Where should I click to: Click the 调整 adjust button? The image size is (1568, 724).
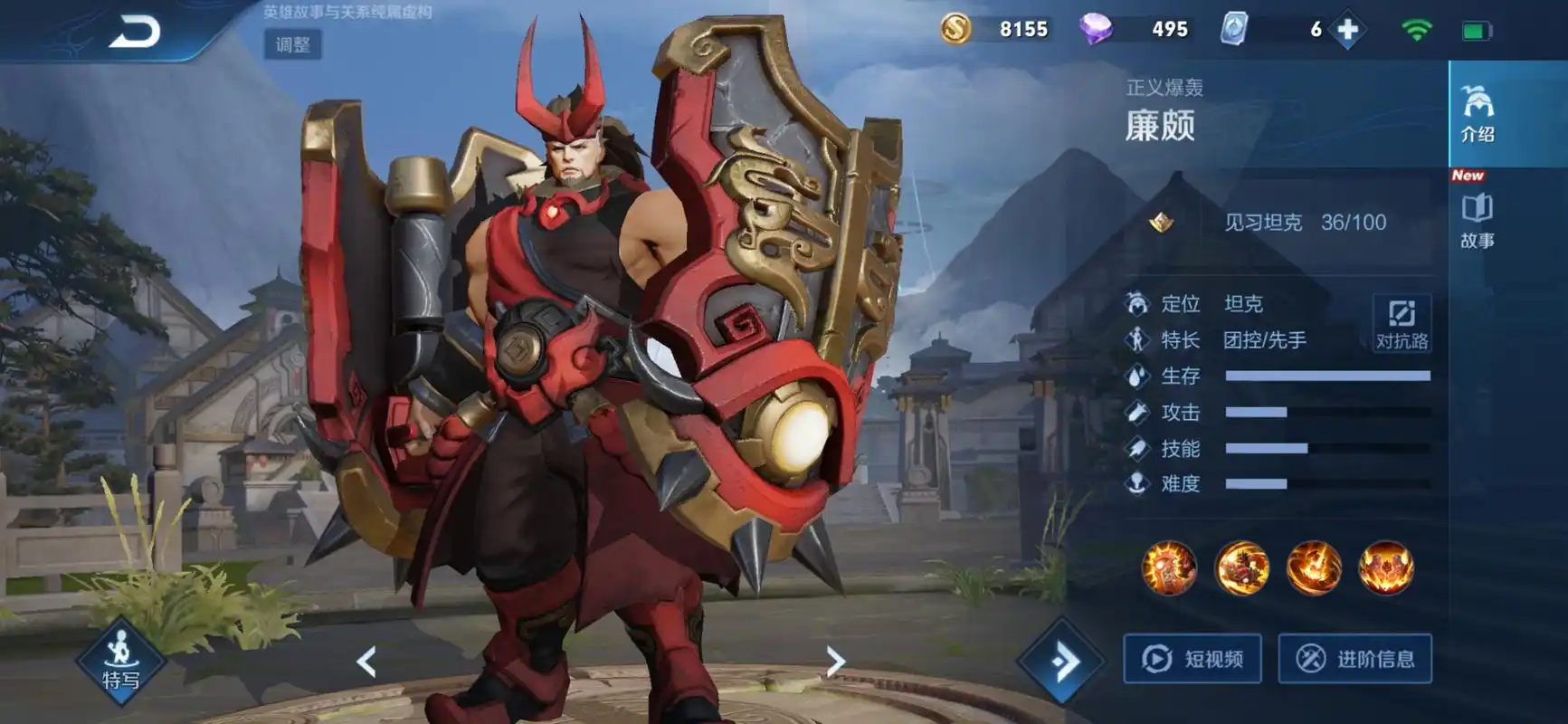coord(292,44)
